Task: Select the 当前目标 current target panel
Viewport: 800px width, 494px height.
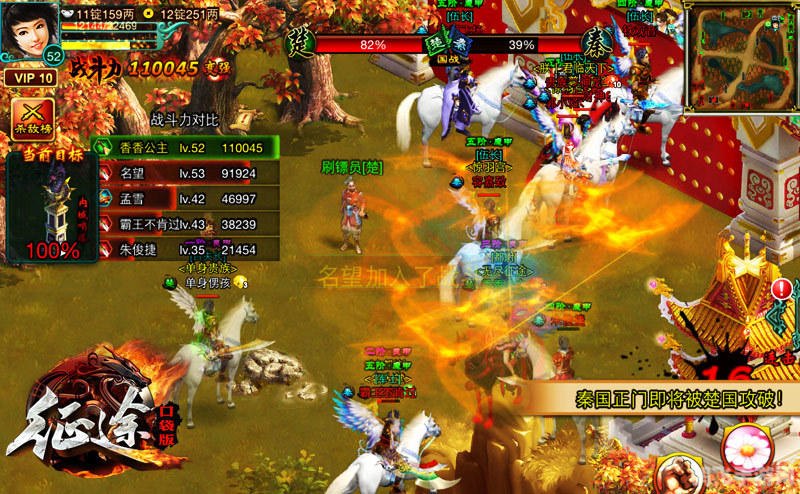Action: tap(52, 206)
